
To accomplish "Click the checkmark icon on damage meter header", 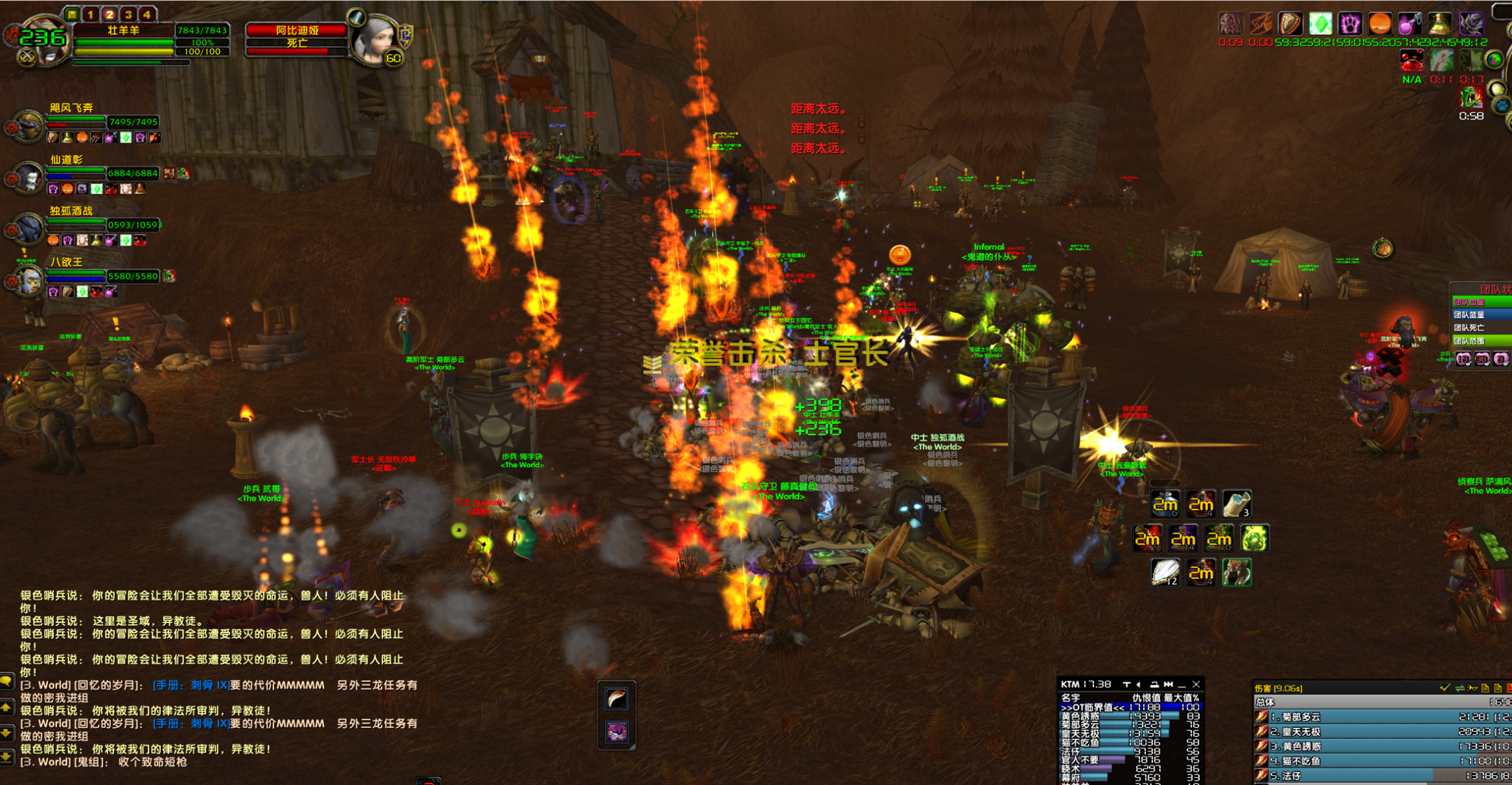I will point(1445,688).
